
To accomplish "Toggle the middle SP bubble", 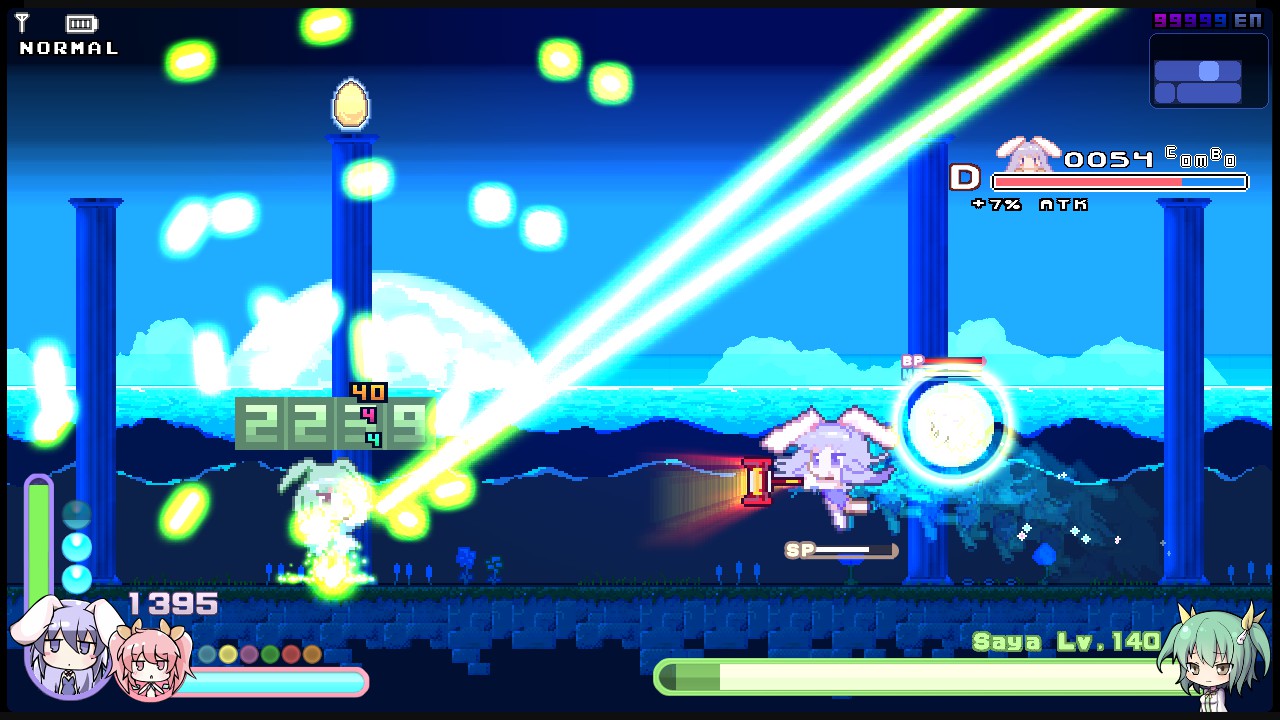I will [x=76, y=546].
